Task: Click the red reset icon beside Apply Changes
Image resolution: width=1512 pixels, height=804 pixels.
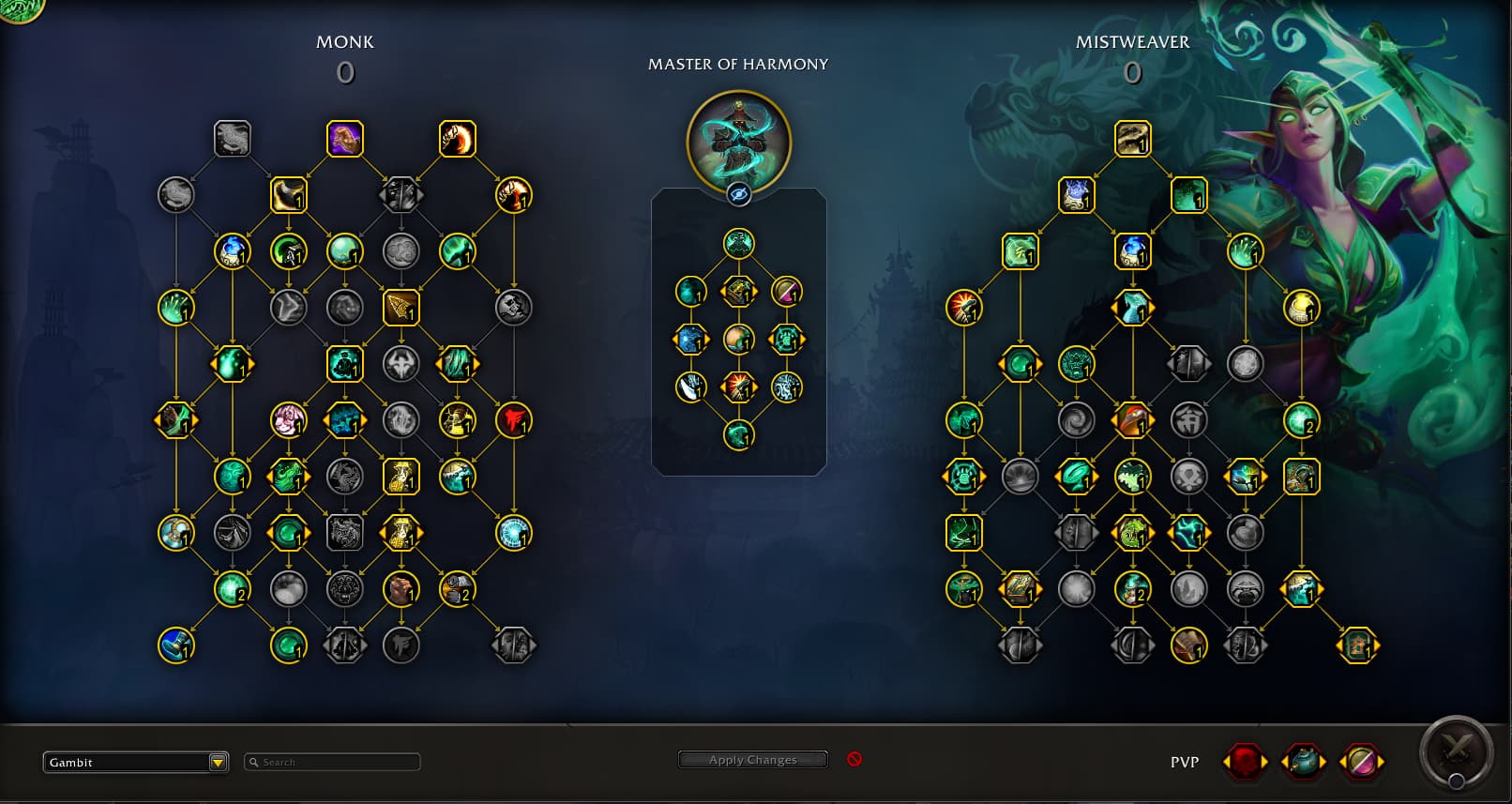Action: point(854,759)
